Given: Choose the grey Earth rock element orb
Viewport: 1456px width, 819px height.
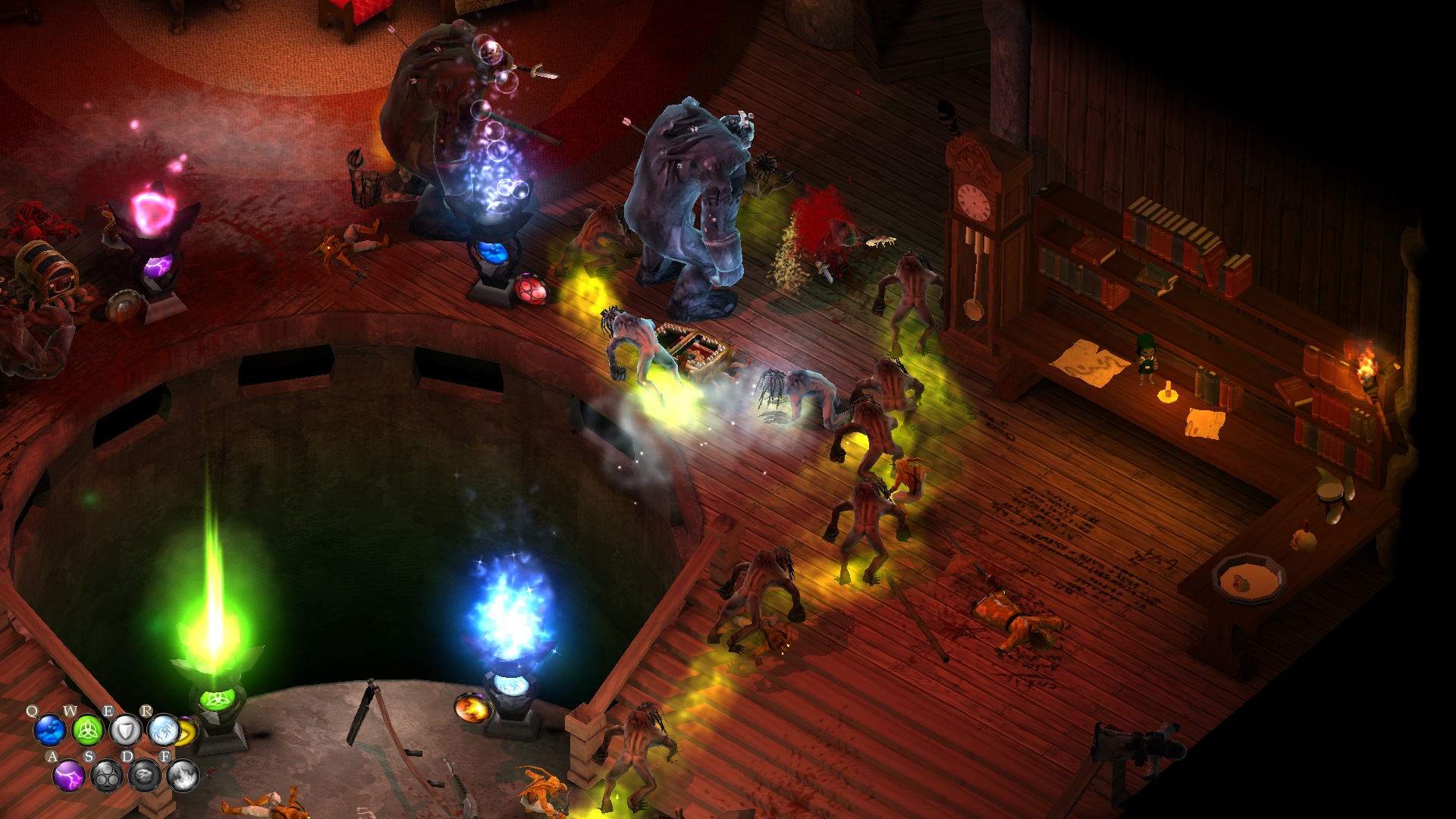Looking at the screenshot, I should click(x=145, y=776).
